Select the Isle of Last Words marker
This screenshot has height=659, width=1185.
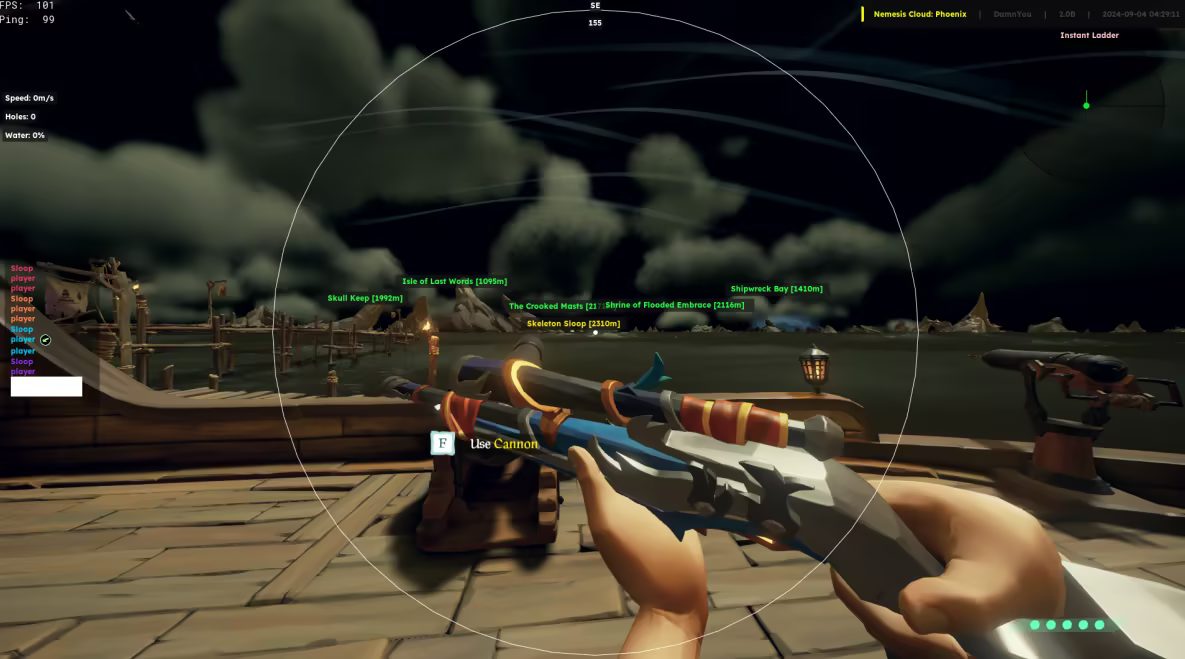tap(454, 281)
